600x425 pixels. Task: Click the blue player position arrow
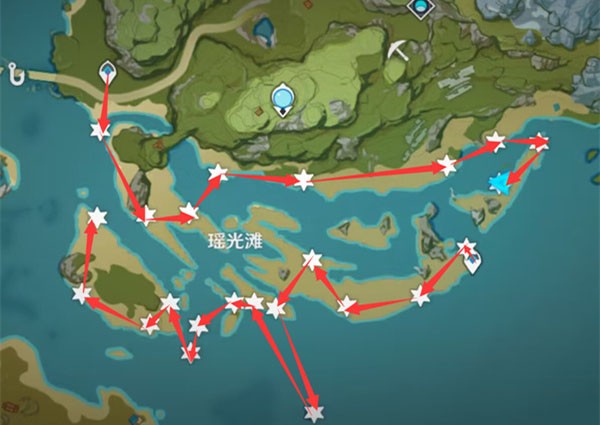pyautogui.click(x=498, y=181)
